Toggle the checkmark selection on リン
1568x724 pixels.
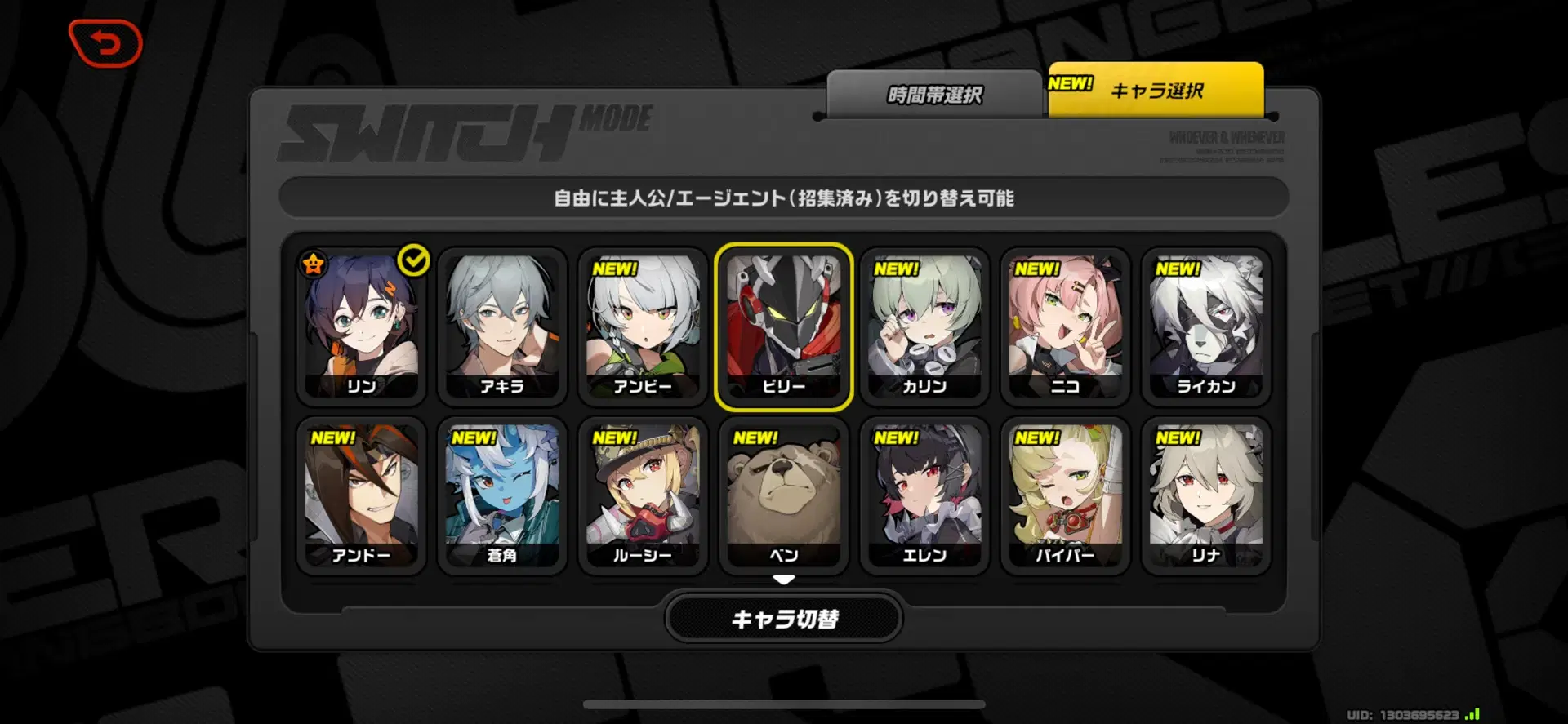(414, 260)
